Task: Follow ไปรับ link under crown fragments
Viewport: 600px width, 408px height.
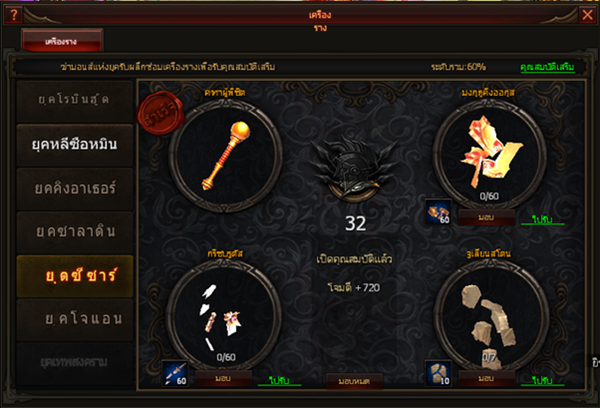Action: 544,218
